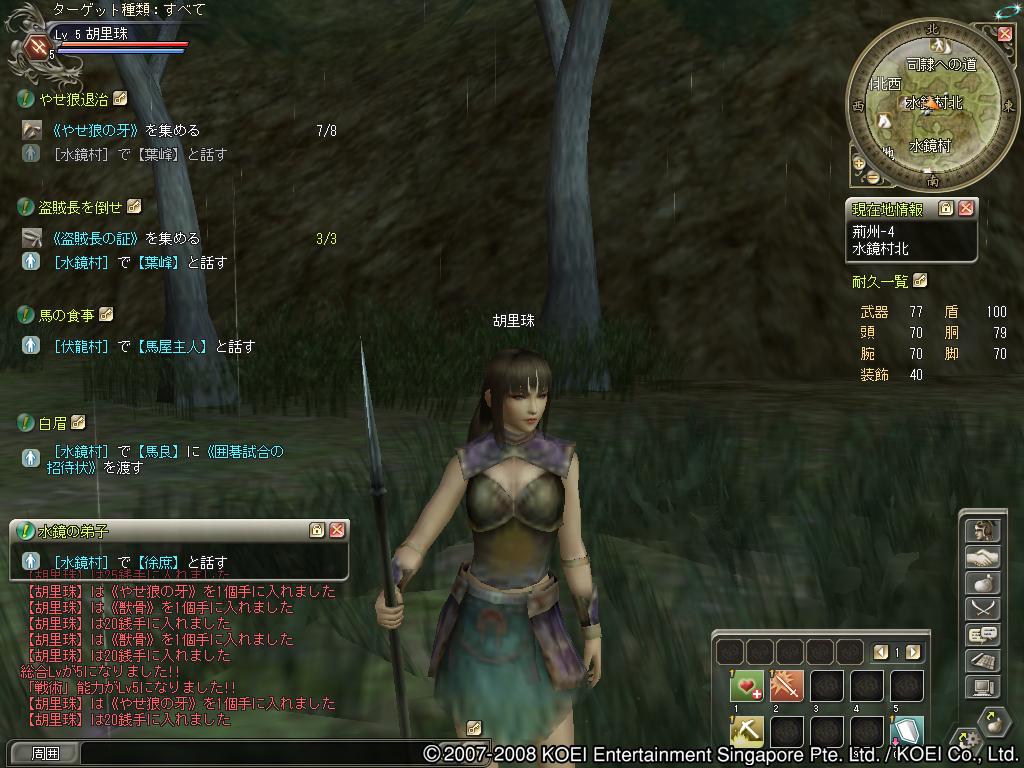Close the compass minimap

pos(1004,34)
